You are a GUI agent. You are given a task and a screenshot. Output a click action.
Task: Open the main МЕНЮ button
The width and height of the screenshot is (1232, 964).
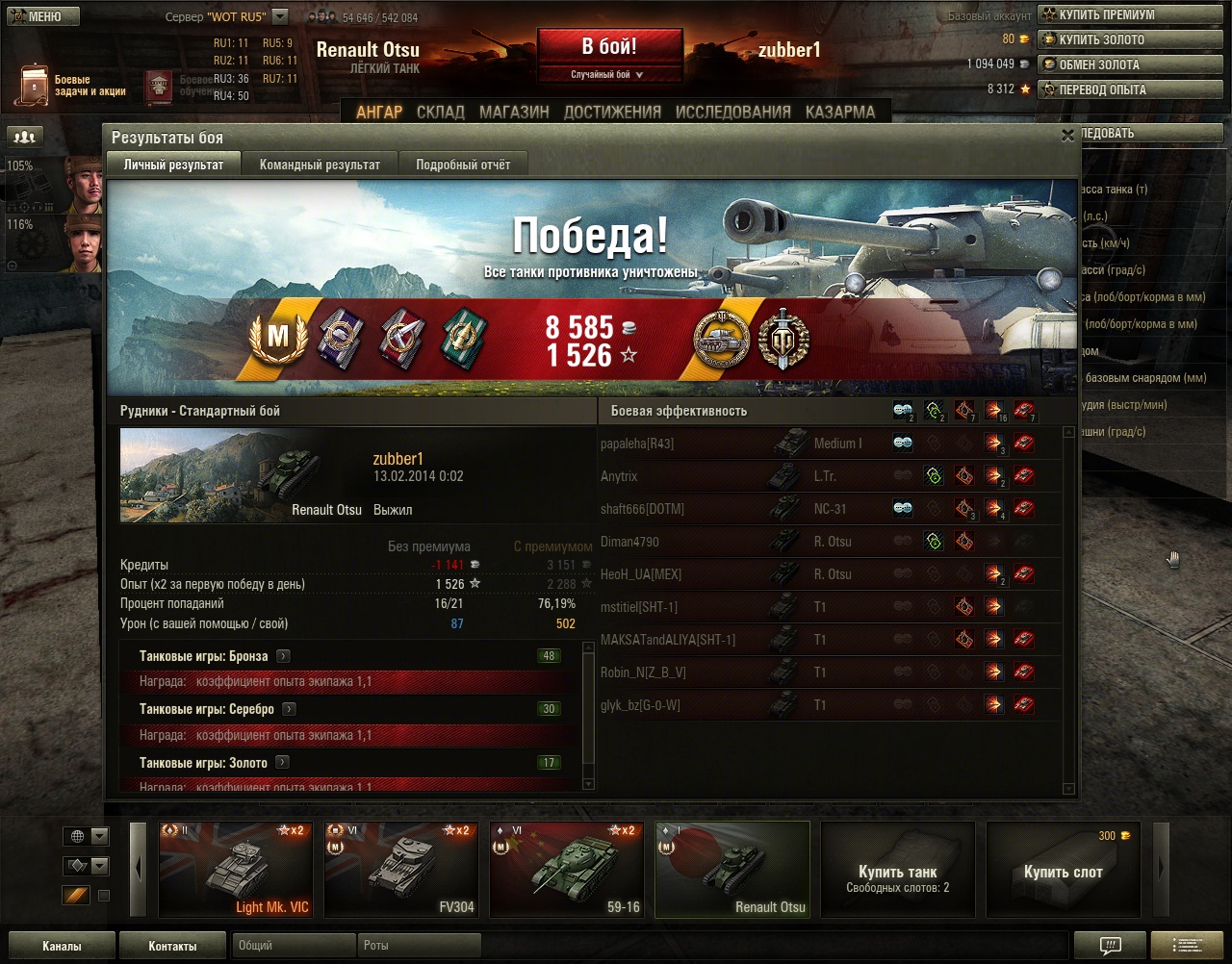(43, 16)
